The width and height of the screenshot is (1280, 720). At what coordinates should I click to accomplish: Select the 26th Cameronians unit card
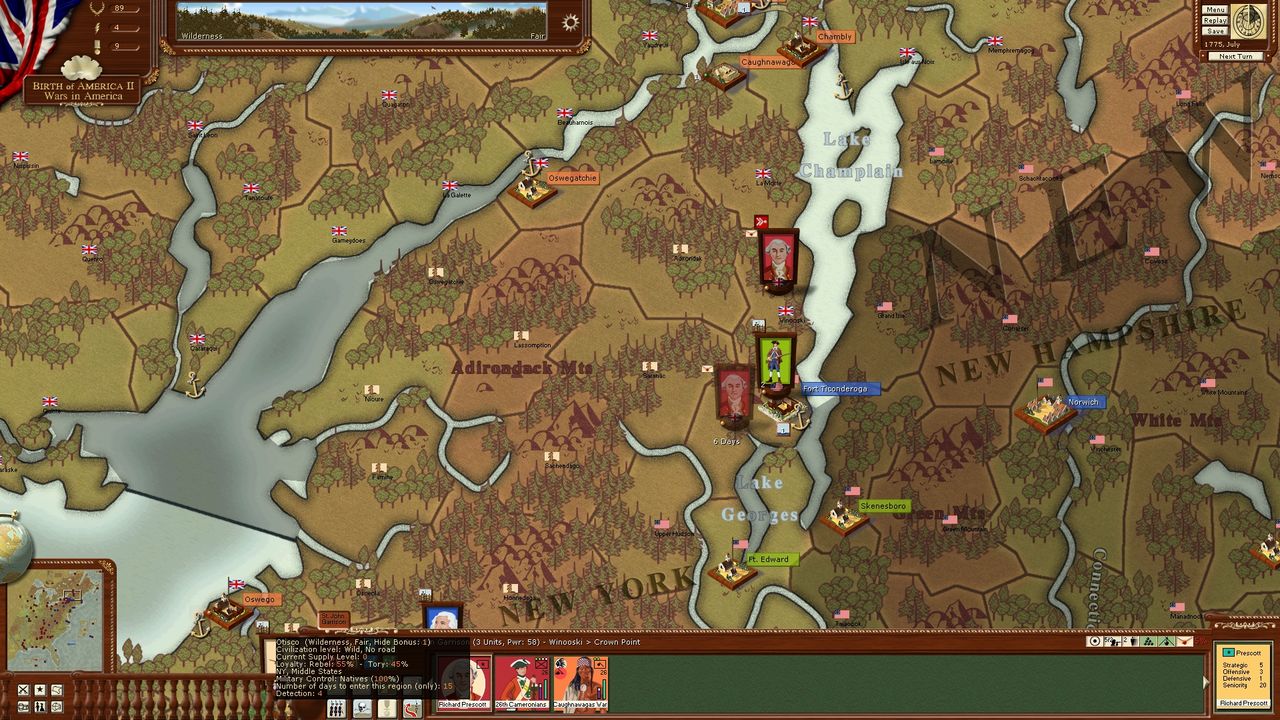click(523, 682)
